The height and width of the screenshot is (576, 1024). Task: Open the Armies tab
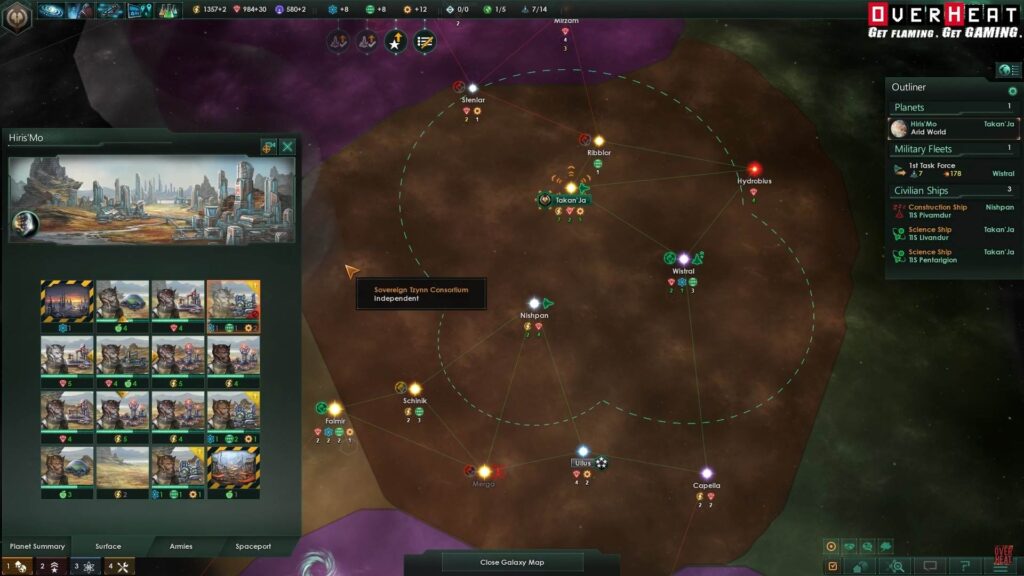pyautogui.click(x=181, y=546)
